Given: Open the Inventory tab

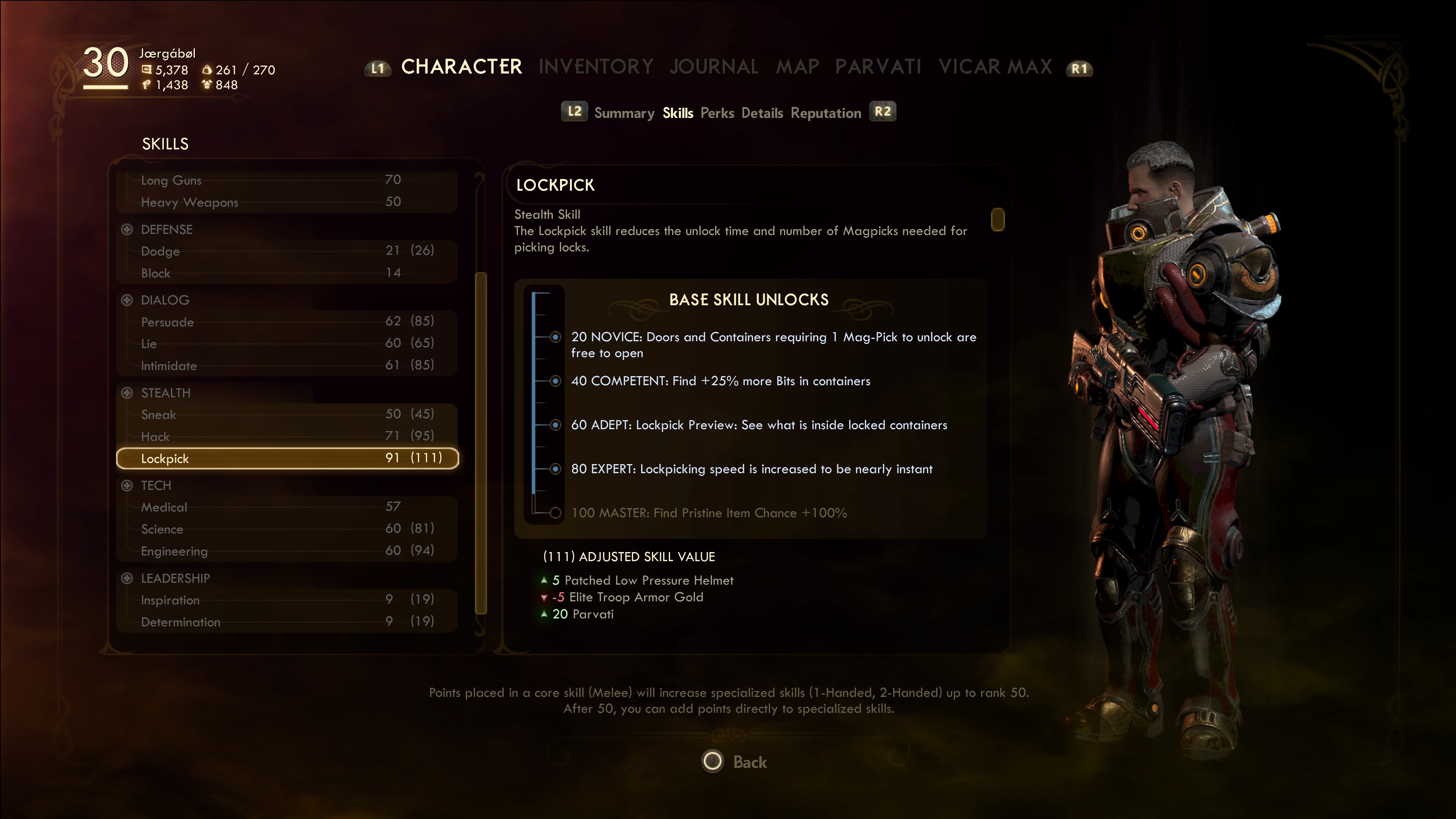Looking at the screenshot, I should coord(596,67).
